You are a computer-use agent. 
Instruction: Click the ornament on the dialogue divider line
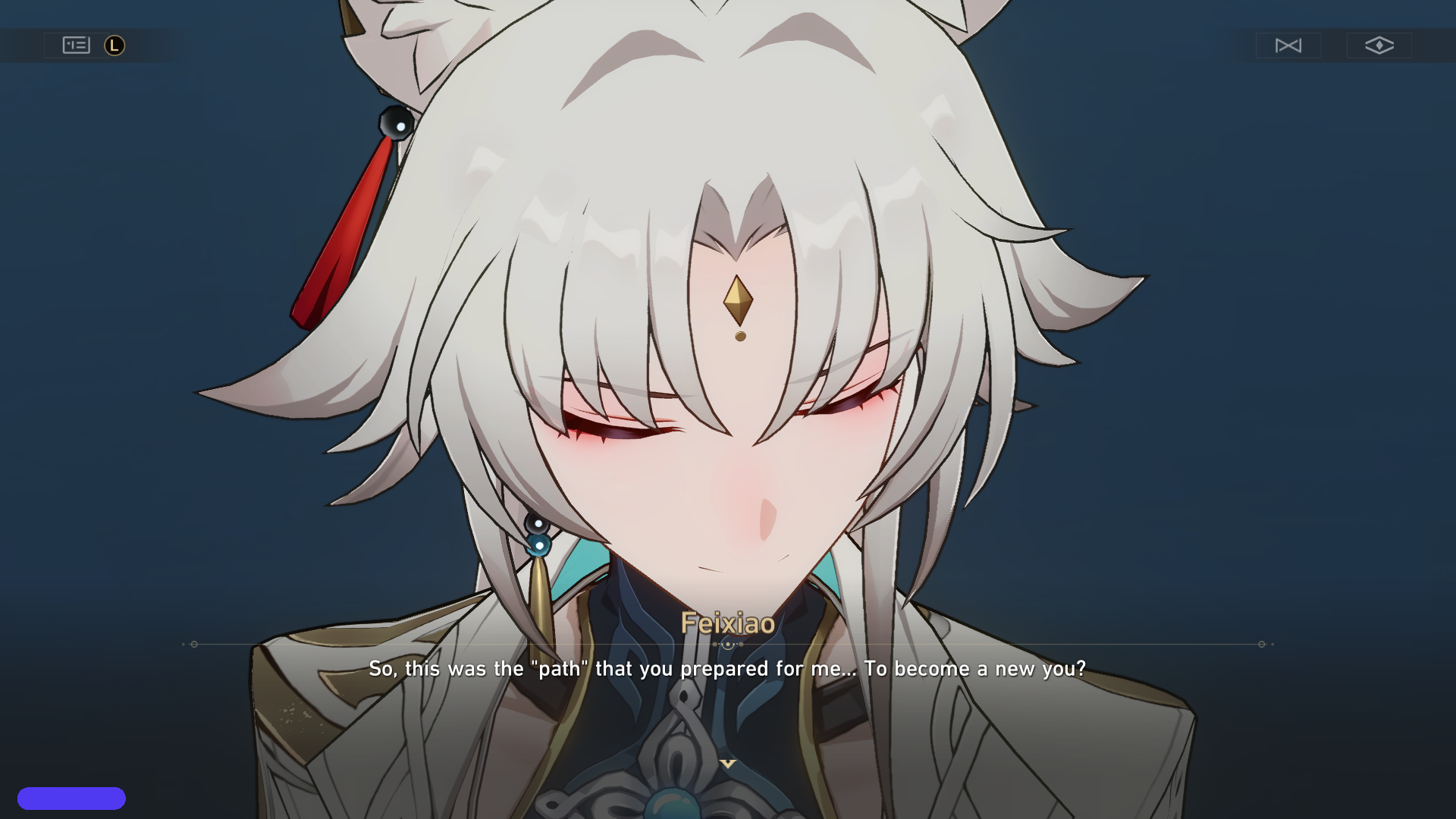coord(728,644)
